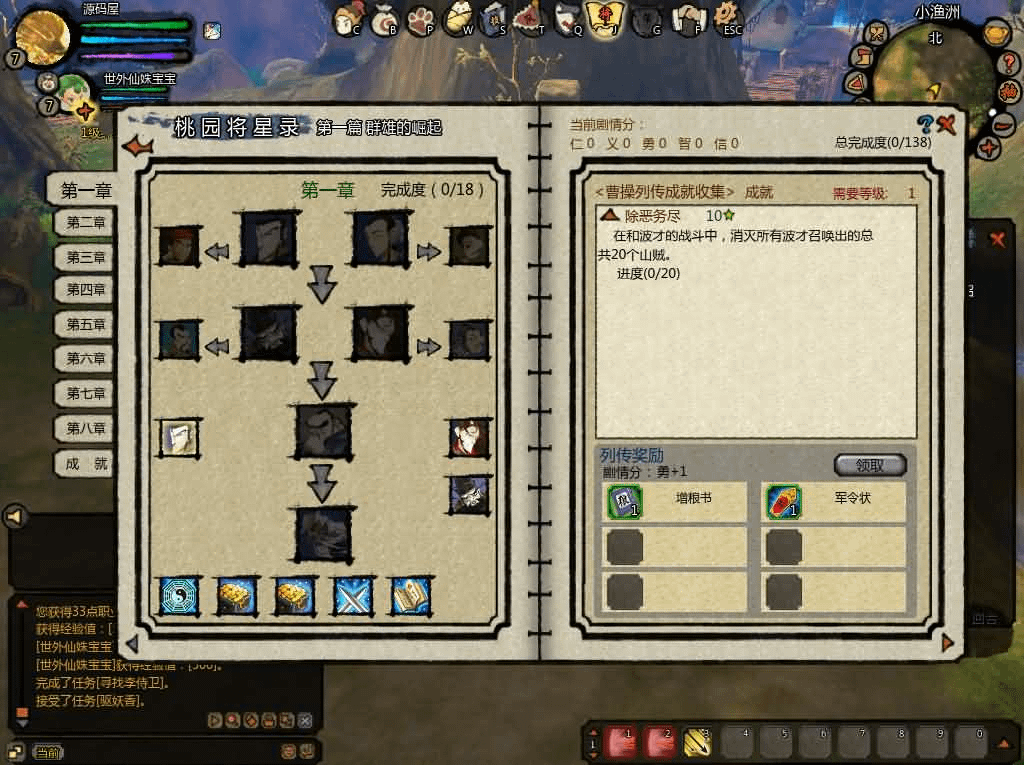Show the 第八章 chapter tab
Viewport: 1024px width, 765px height.
coord(85,428)
